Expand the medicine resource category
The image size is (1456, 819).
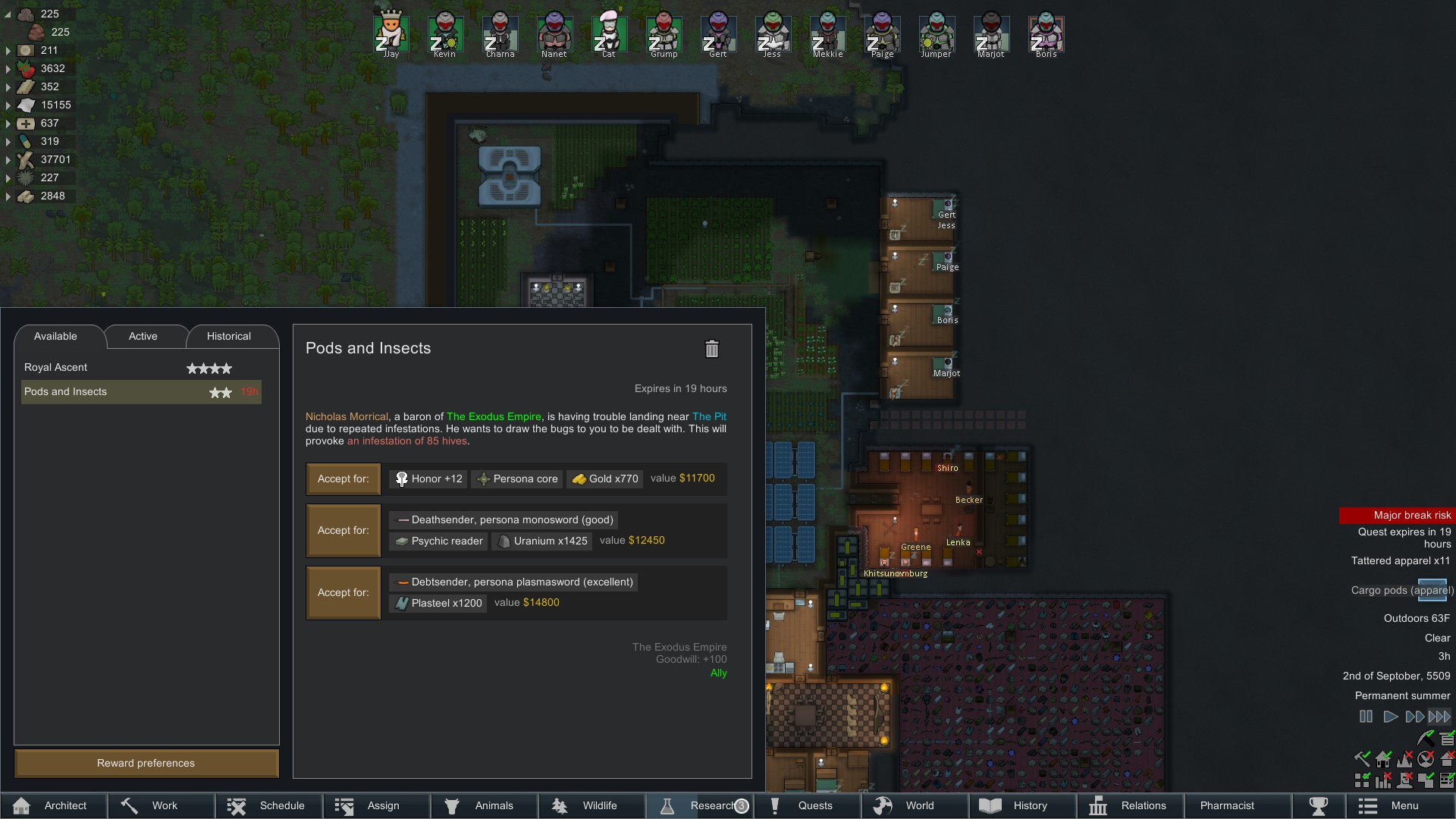7,123
